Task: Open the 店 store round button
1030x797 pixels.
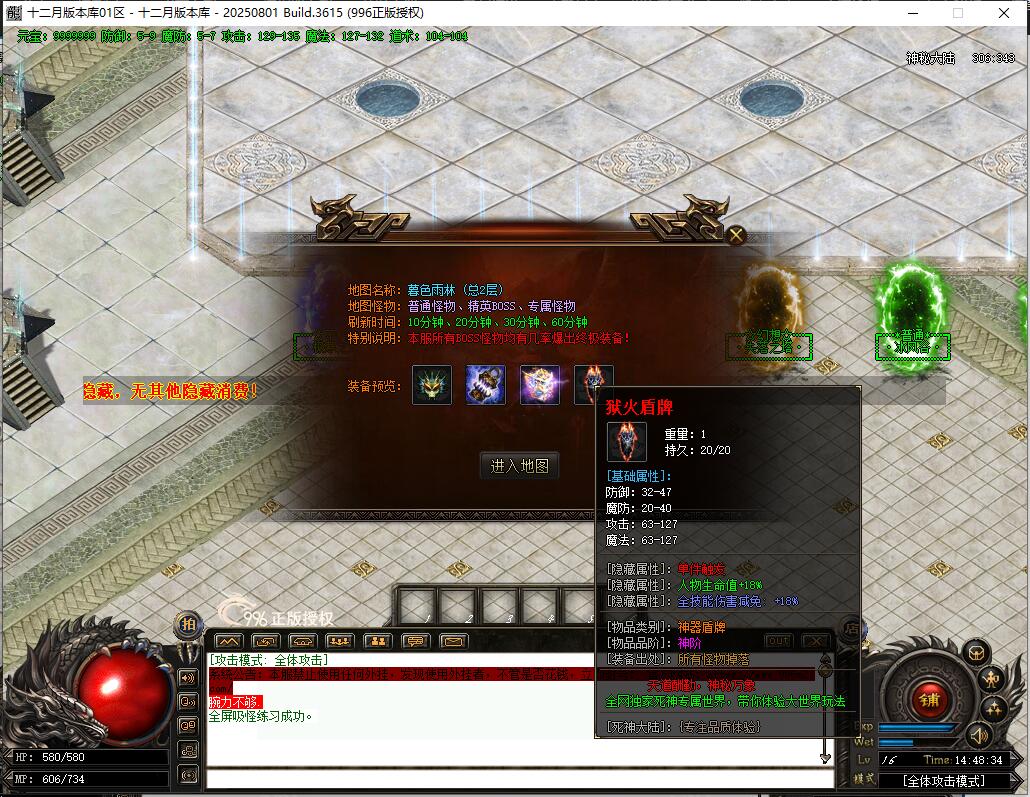Action: 851,628
